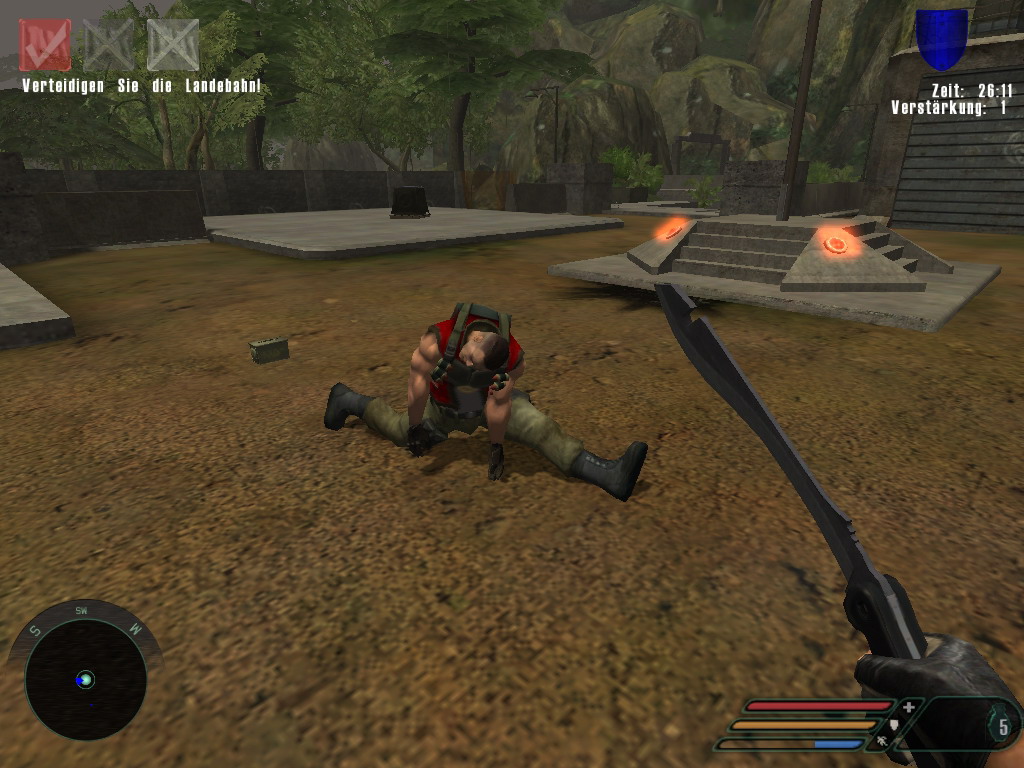Click the blue team shield emblem
1024x768 pixels.
click(x=941, y=38)
